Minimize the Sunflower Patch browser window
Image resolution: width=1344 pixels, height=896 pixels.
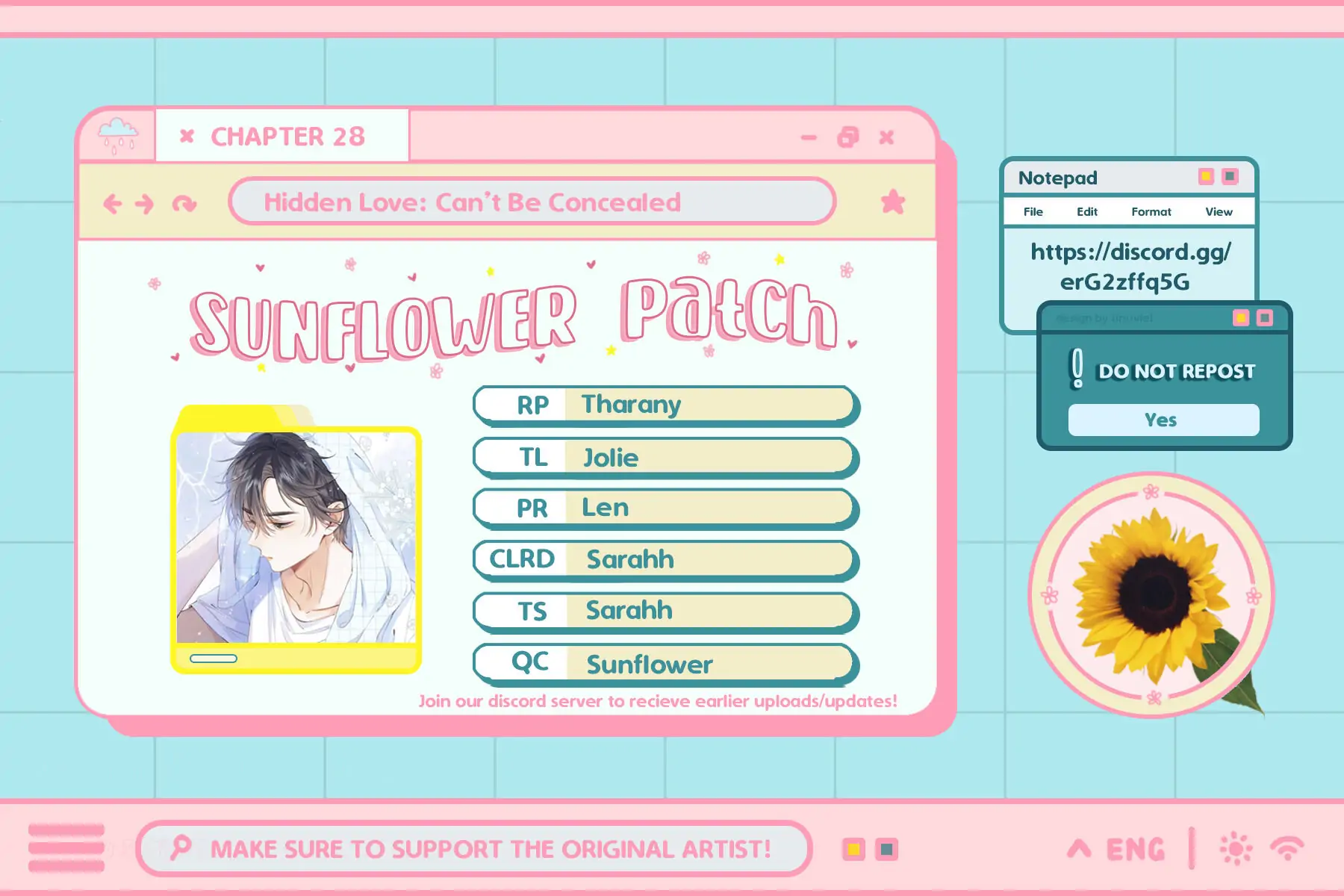(x=809, y=137)
